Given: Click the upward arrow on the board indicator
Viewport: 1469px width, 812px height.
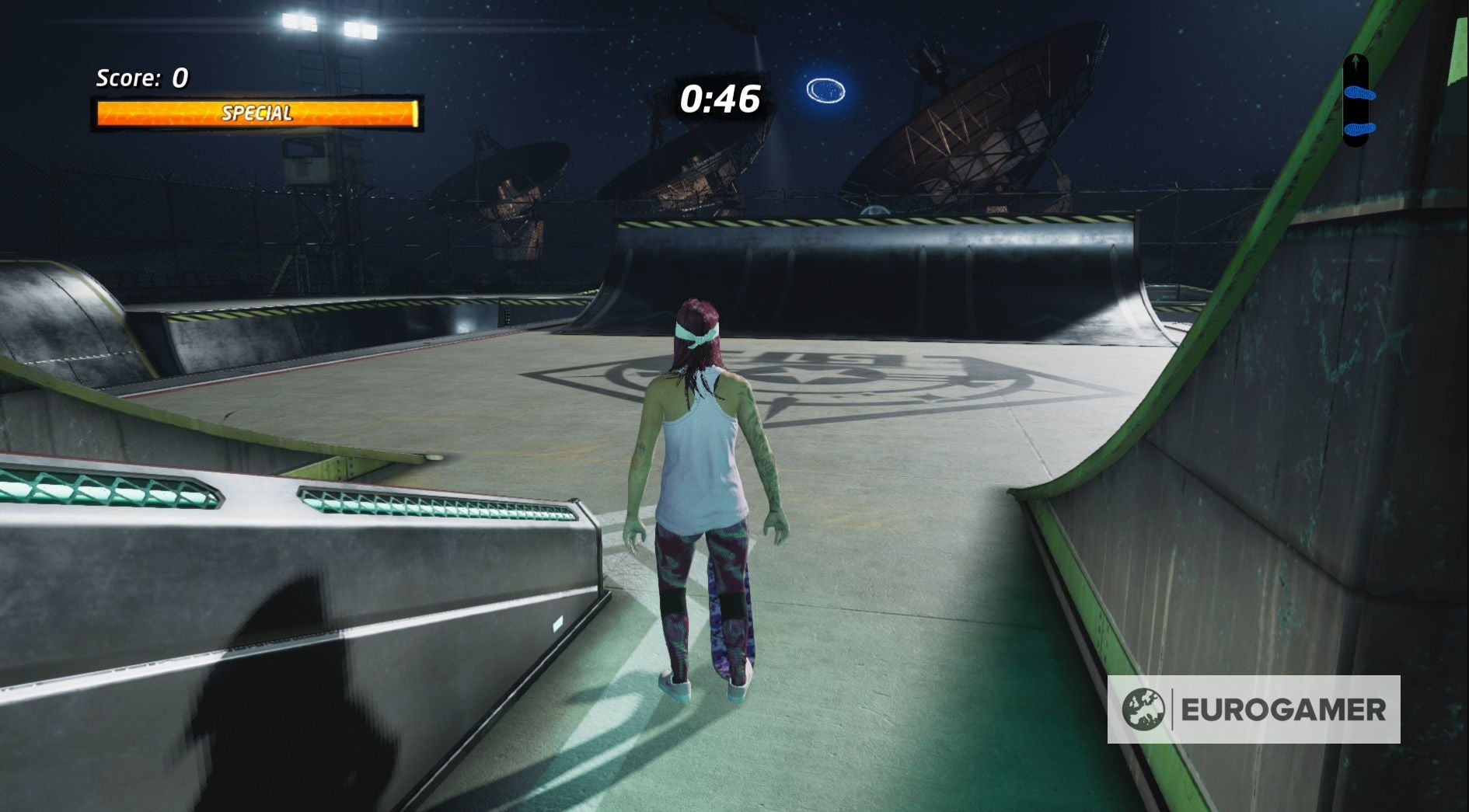Looking at the screenshot, I should [x=1356, y=59].
